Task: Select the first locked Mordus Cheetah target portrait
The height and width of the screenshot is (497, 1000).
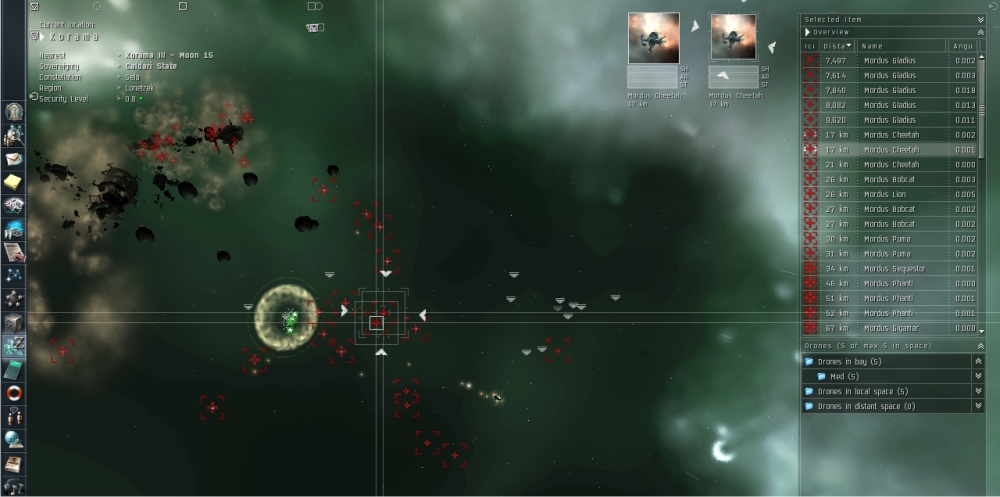Action: pos(654,38)
